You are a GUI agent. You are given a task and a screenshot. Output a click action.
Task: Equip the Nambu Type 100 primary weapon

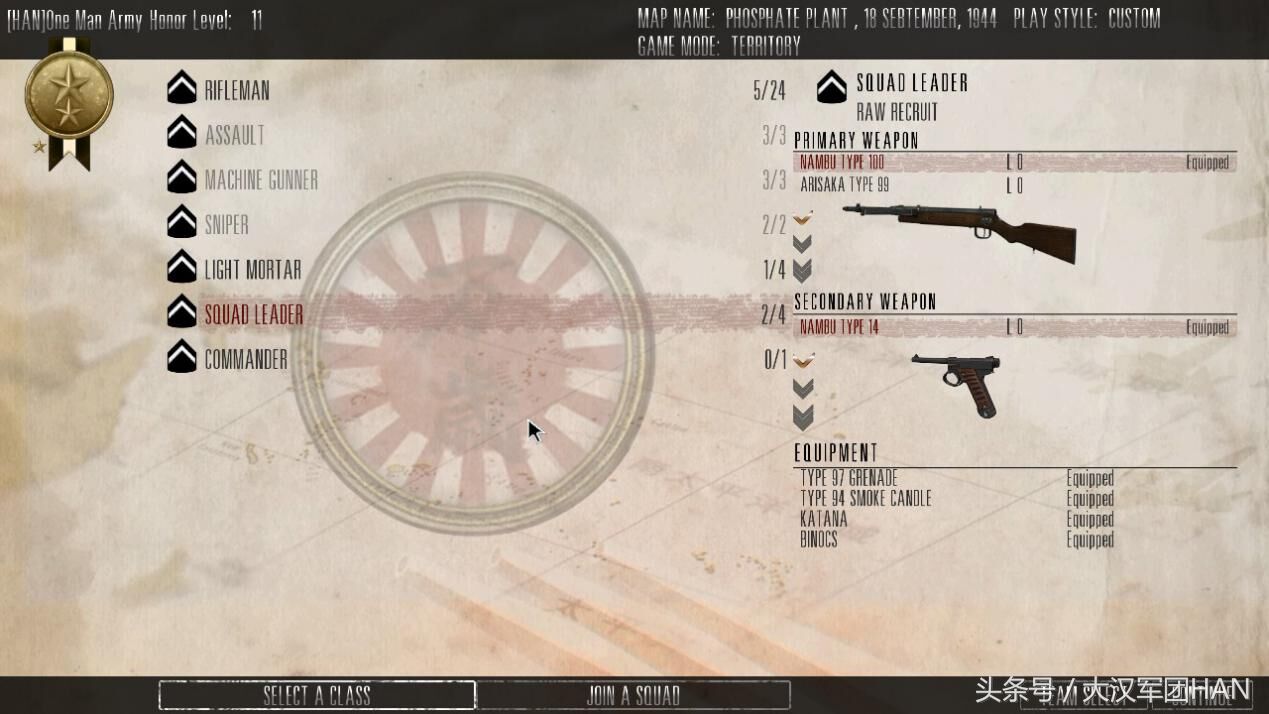point(843,162)
